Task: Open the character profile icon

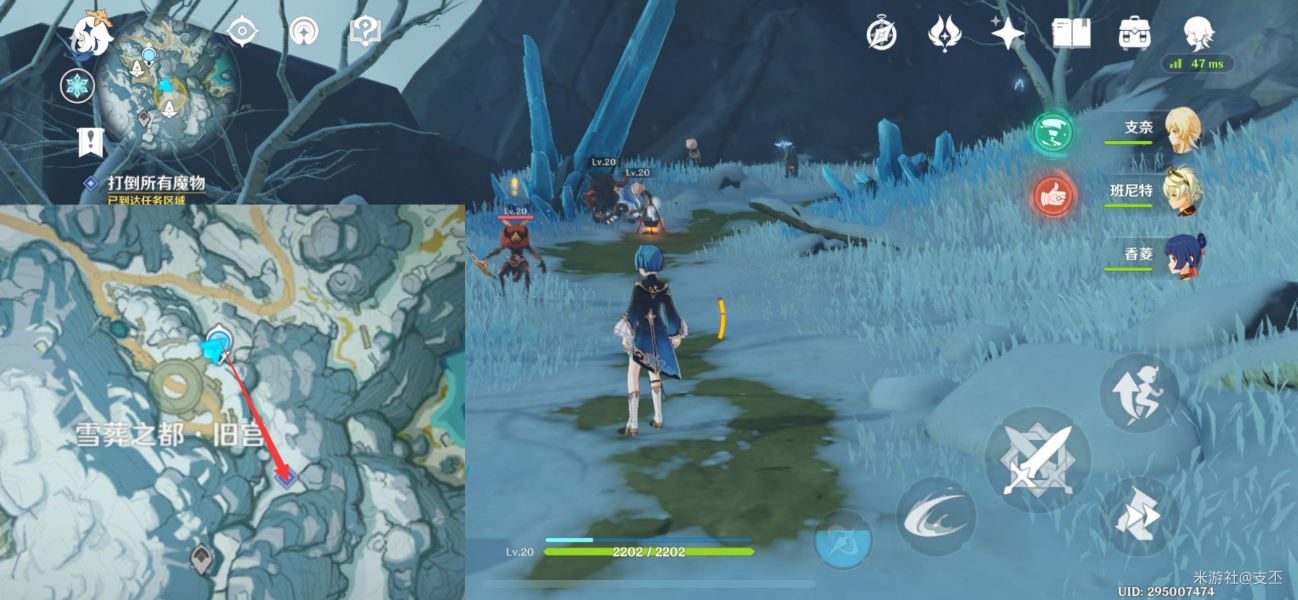Action: 1198,34
